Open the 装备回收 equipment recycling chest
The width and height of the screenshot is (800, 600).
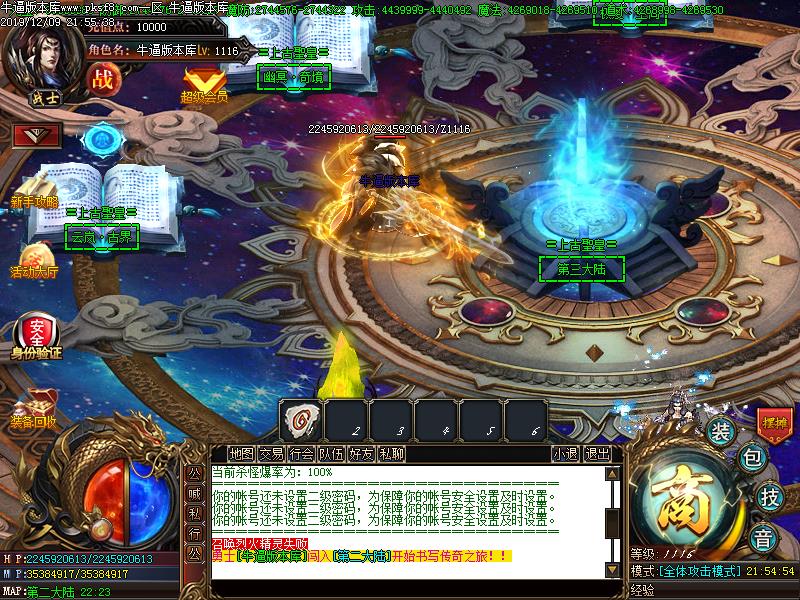(x=34, y=410)
